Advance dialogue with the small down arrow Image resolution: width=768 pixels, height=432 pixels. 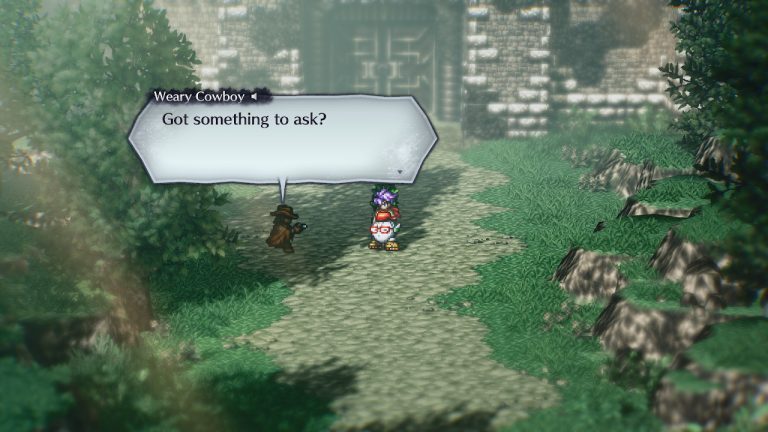(x=398, y=172)
